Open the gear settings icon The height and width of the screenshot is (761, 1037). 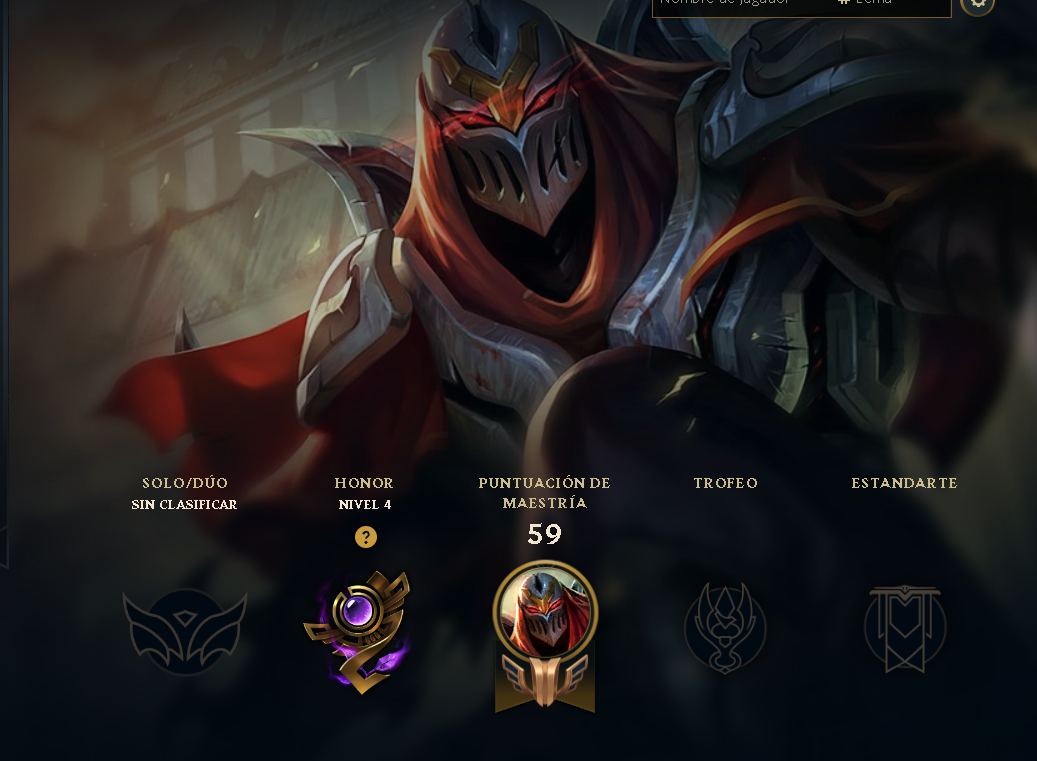977,4
